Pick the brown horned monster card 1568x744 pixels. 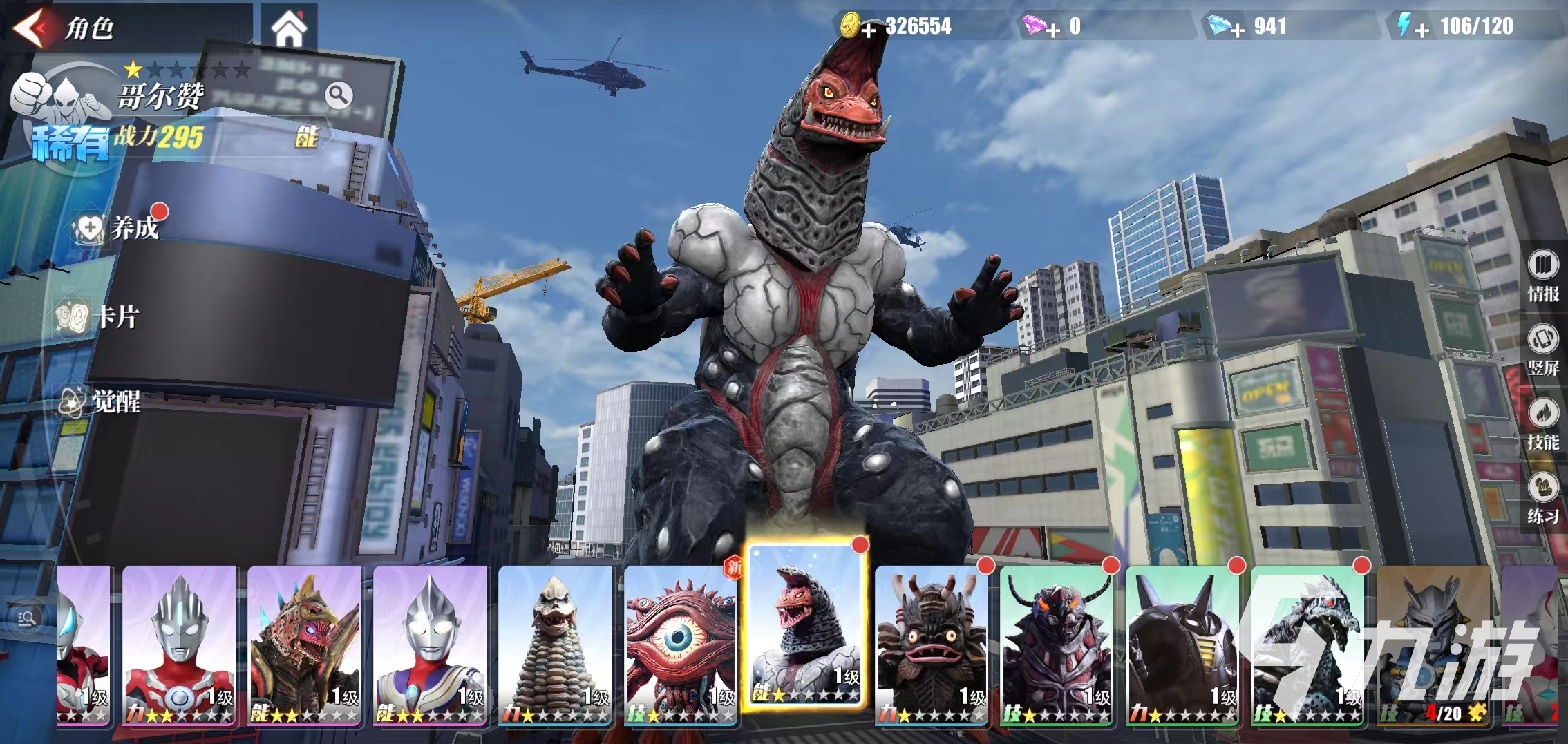coord(931,645)
